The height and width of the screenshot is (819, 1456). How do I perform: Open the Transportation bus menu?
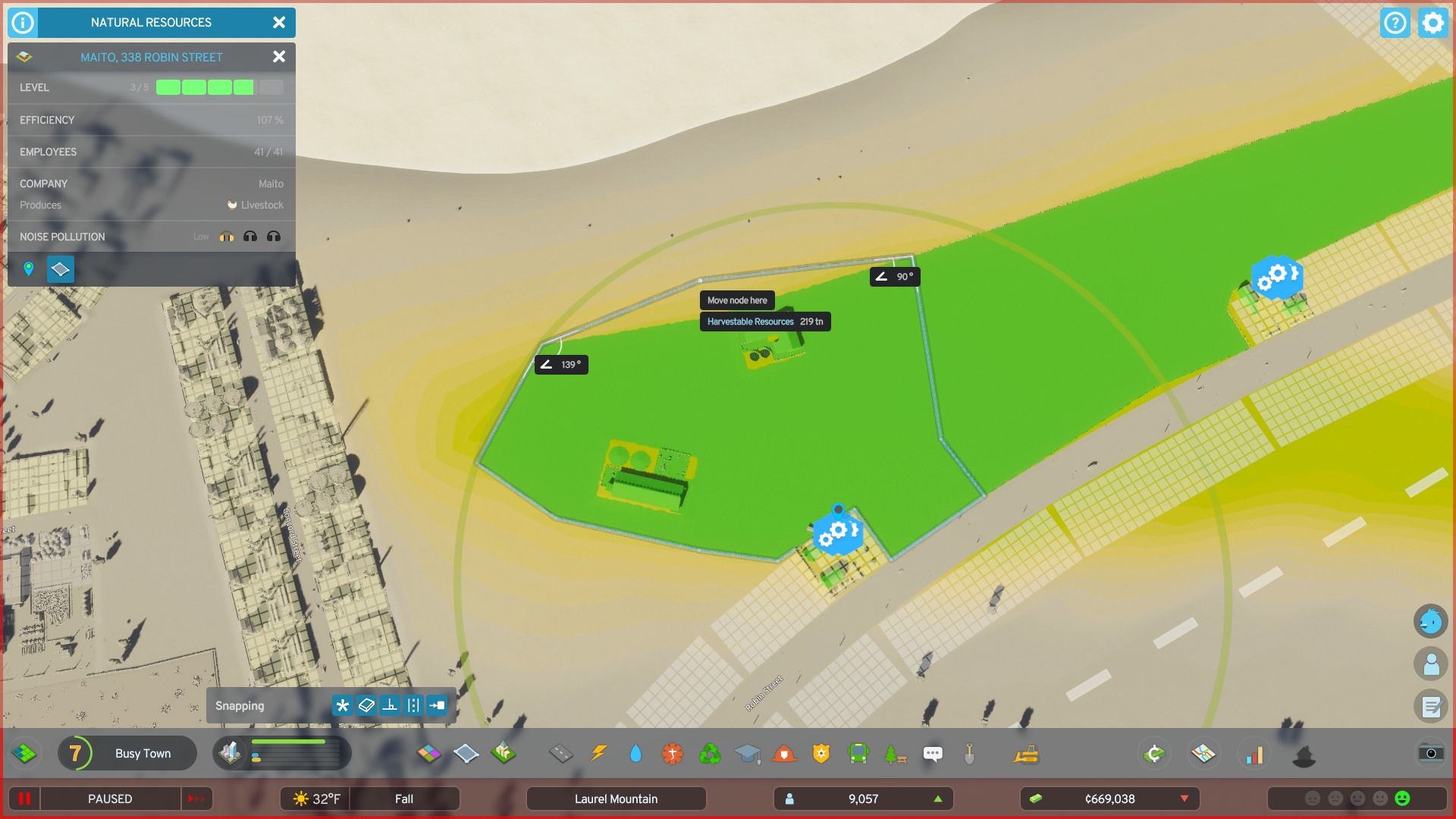(857, 753)
